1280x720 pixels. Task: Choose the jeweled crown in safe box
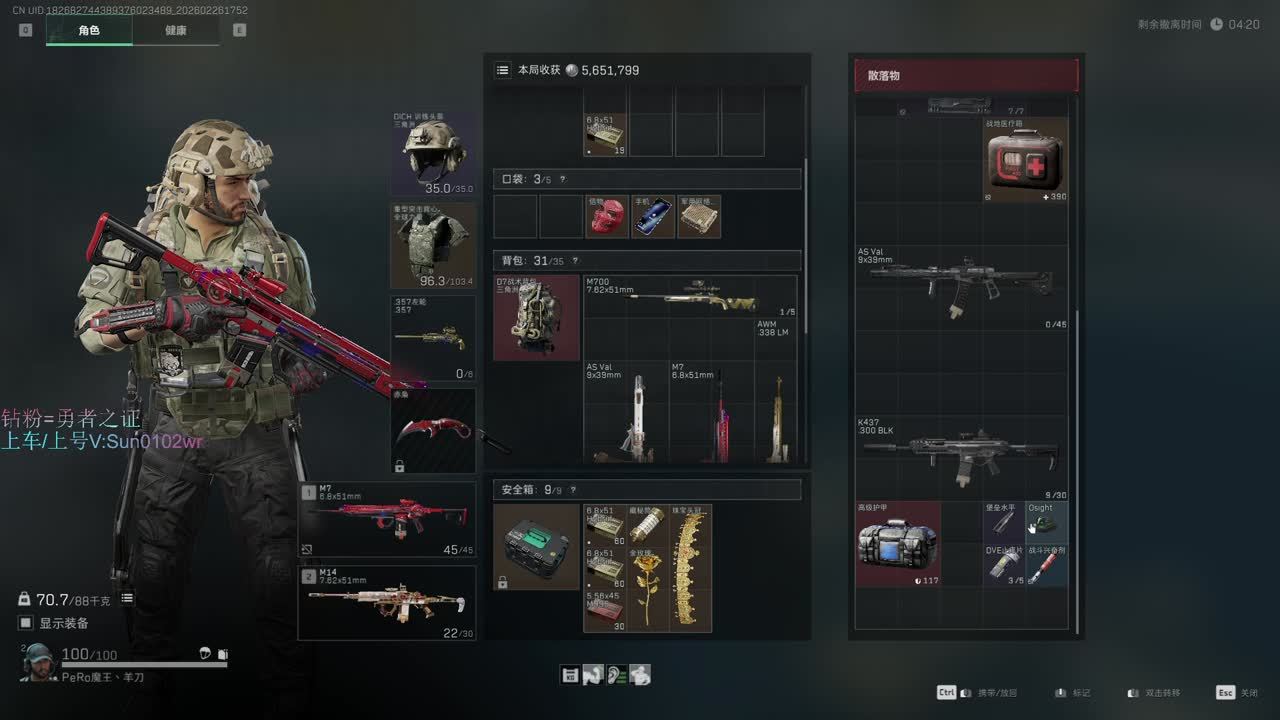(691, 568)
